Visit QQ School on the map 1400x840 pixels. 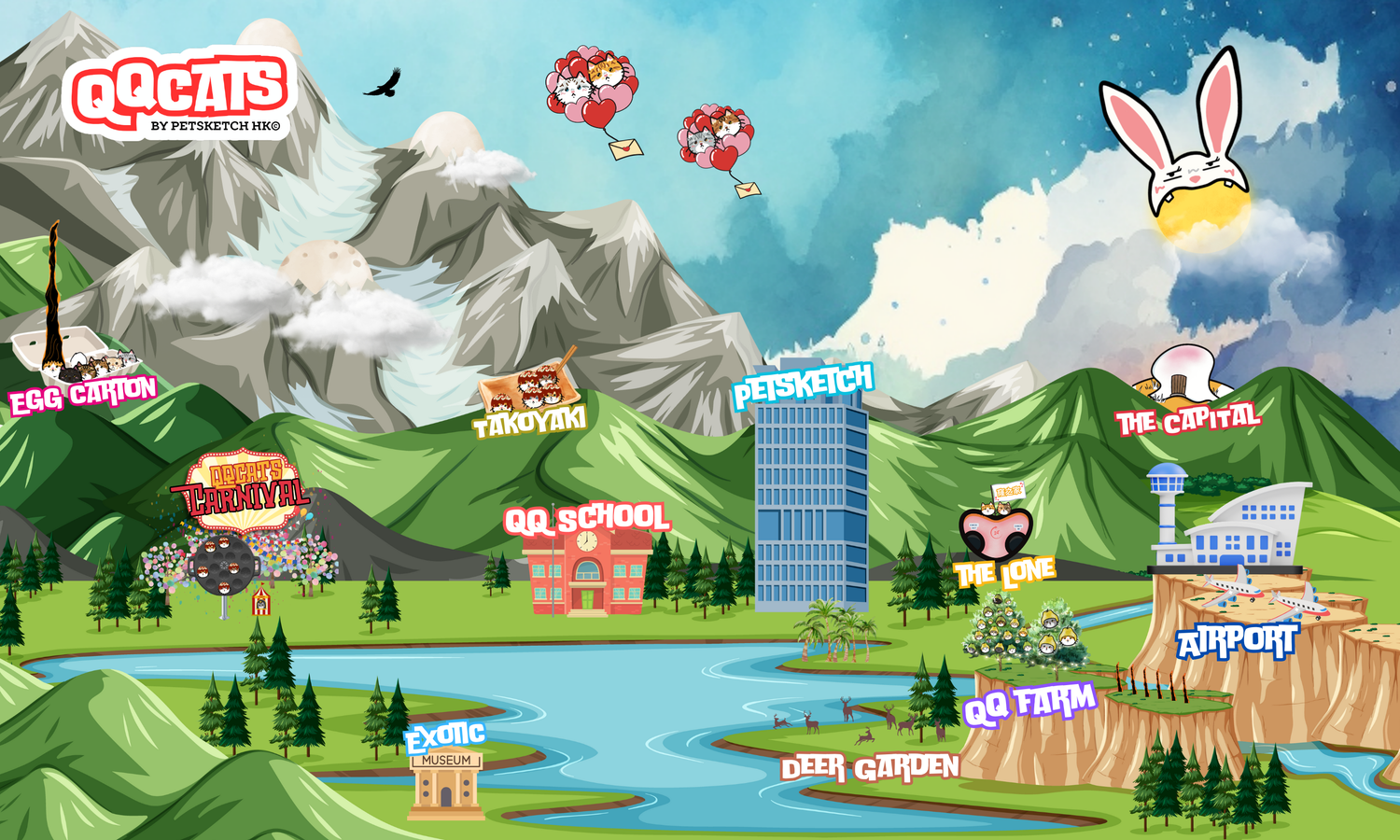tap(586, 520)
